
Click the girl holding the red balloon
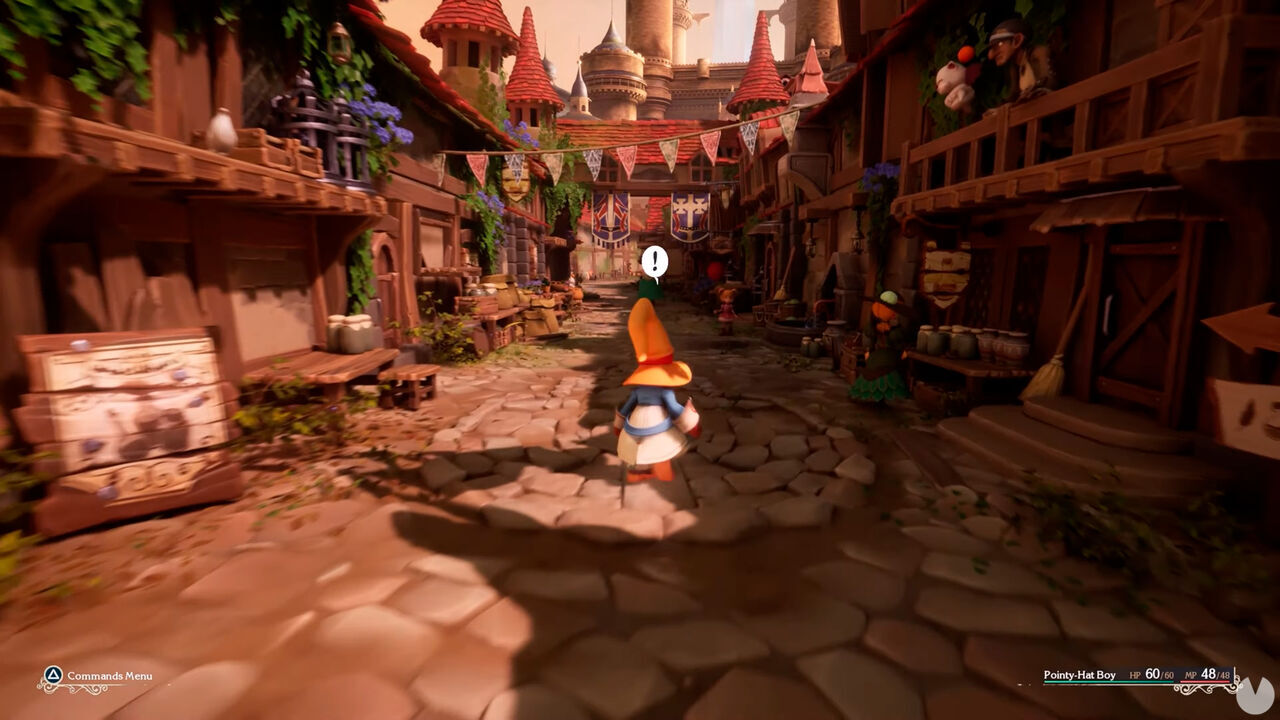click(x=727, y=308)
